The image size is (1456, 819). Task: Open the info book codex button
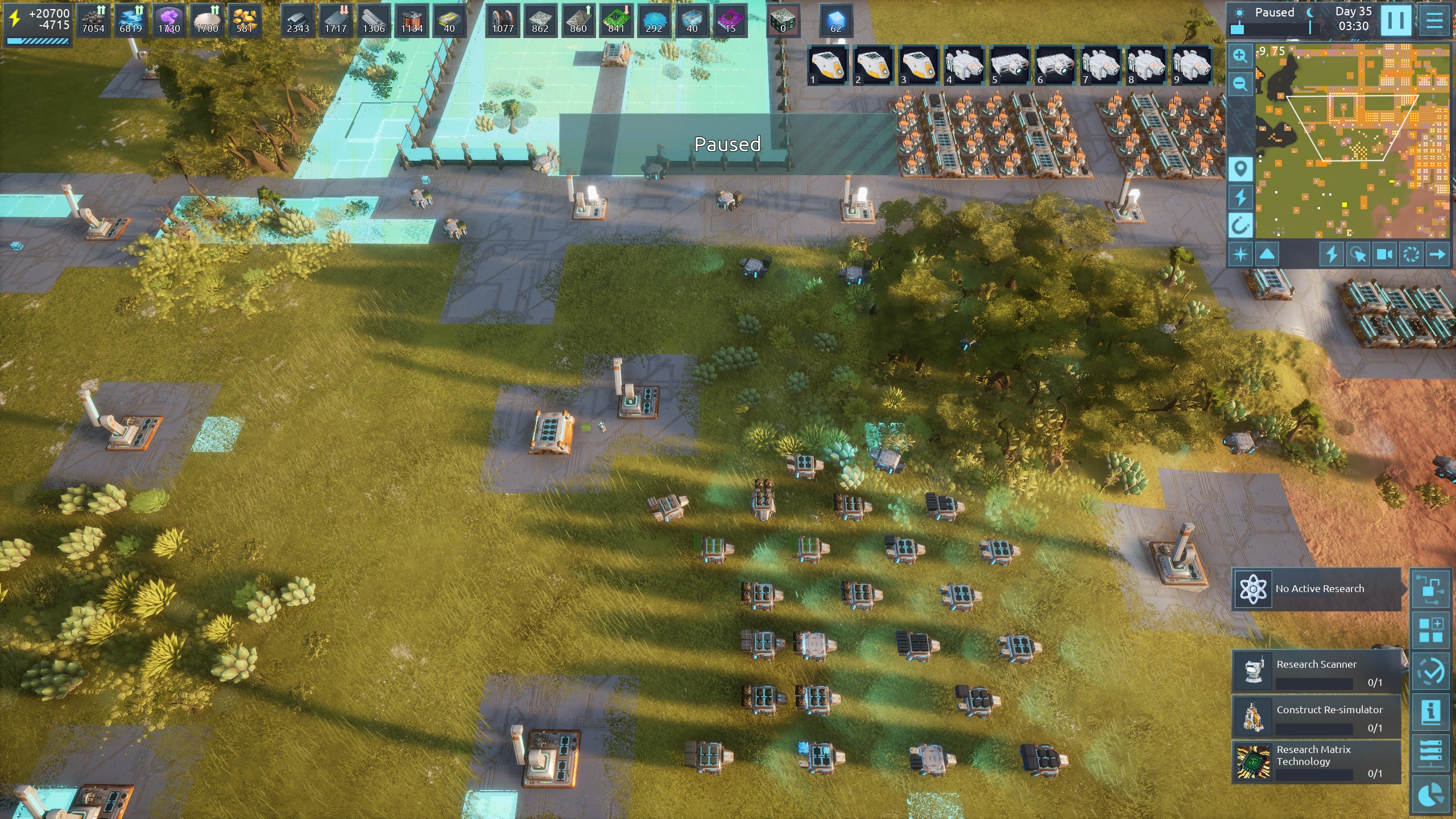[1431, 711]
